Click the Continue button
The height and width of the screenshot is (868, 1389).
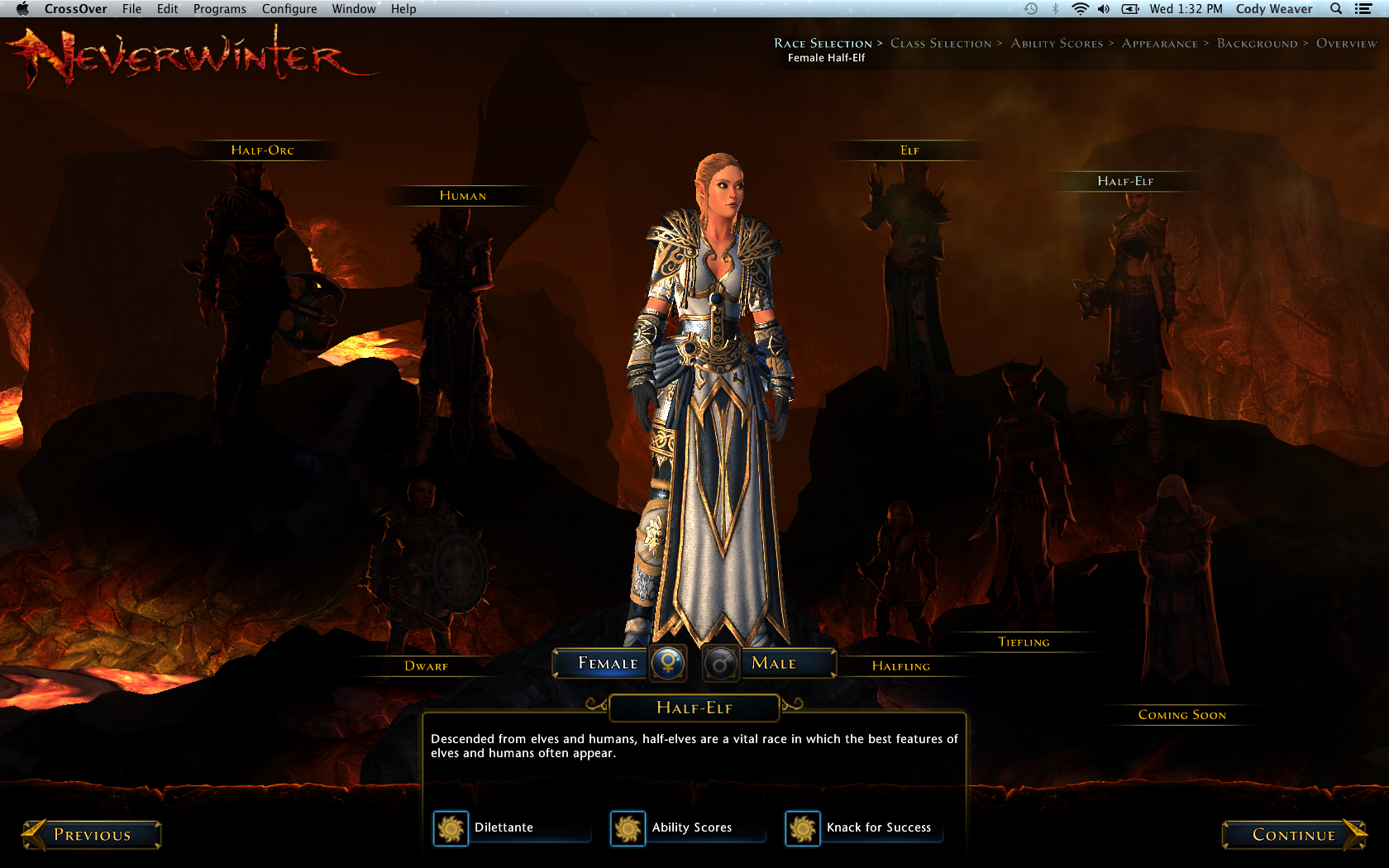(x=1294, y=835)
